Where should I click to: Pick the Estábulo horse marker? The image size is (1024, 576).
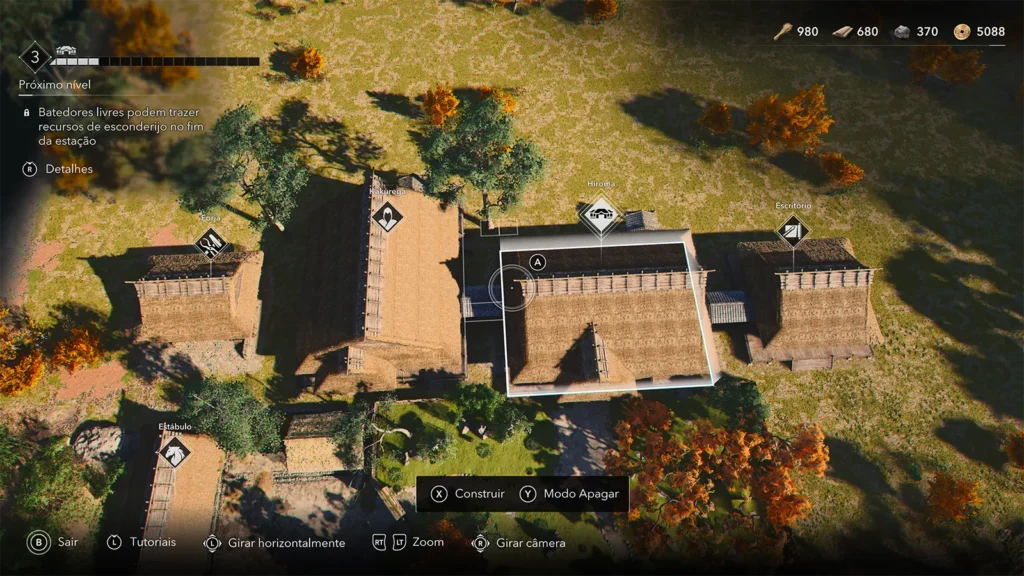click(x=175, y=452)
